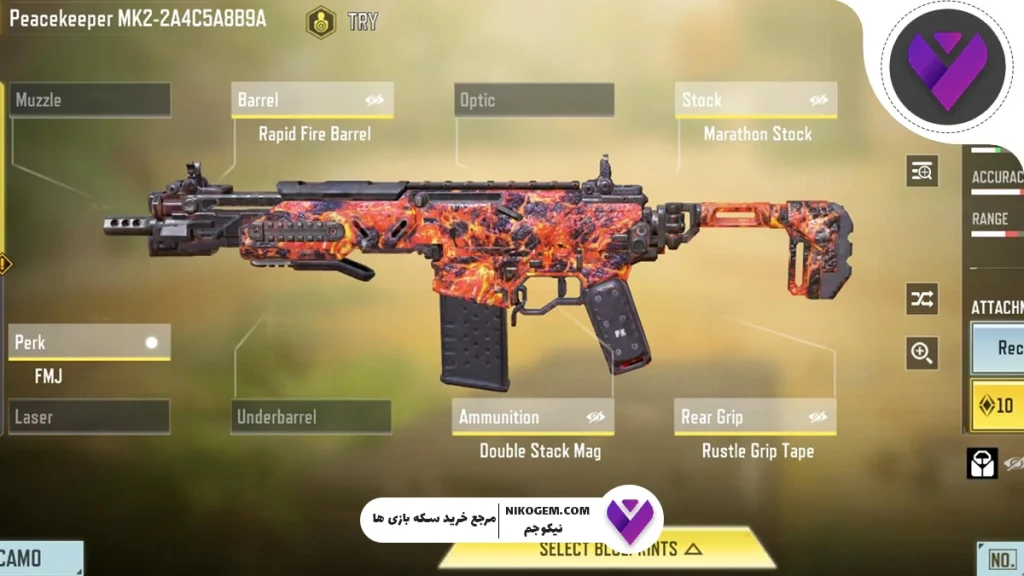Viewport: 1024px width, 576px height.
Task: Click the yellow 10 attachment count button
Action: pos(997,405)
